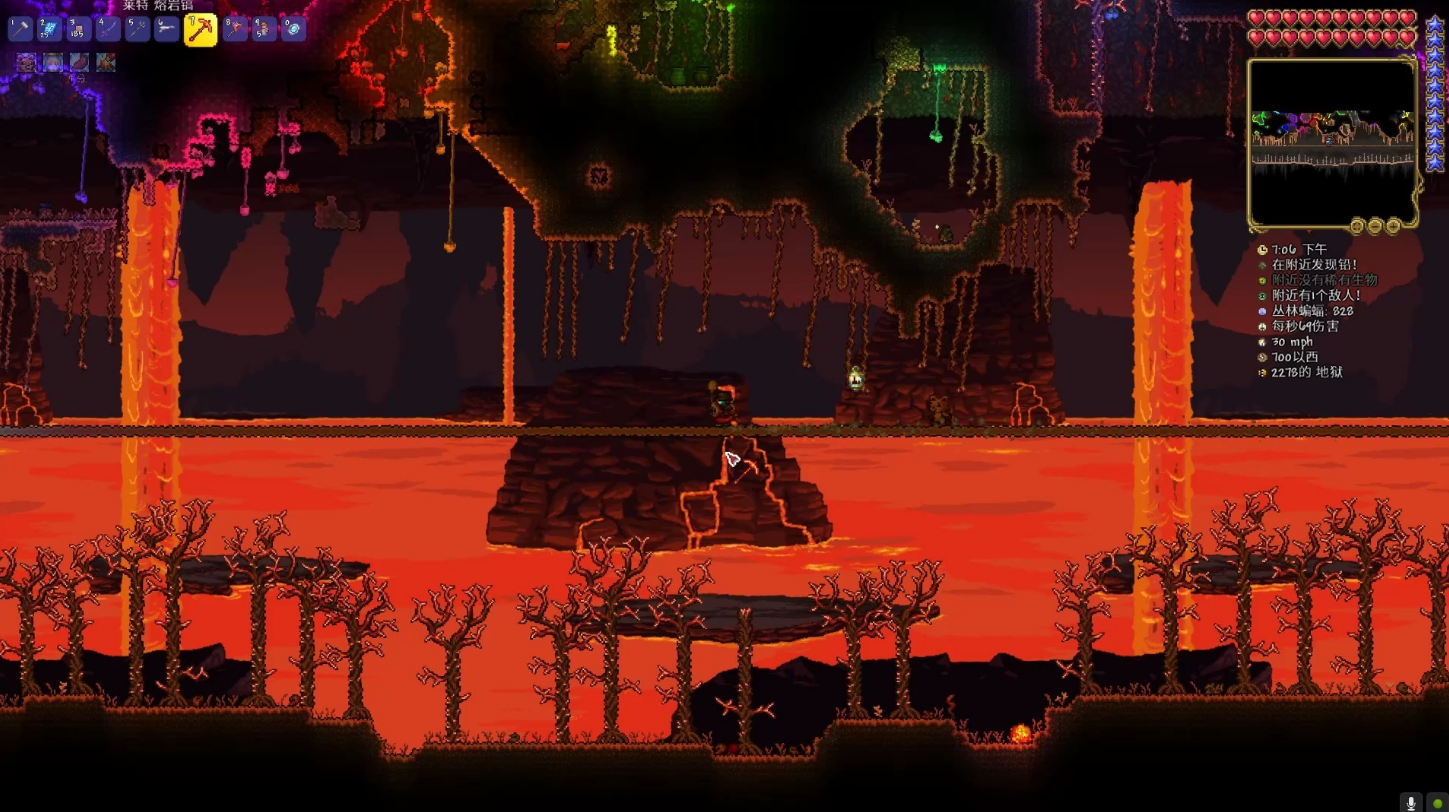Viewport: 1449px width, 812px height.
Task: Click the green recording indicator button
Action: pyautogui.click(x=1437, y=802)
